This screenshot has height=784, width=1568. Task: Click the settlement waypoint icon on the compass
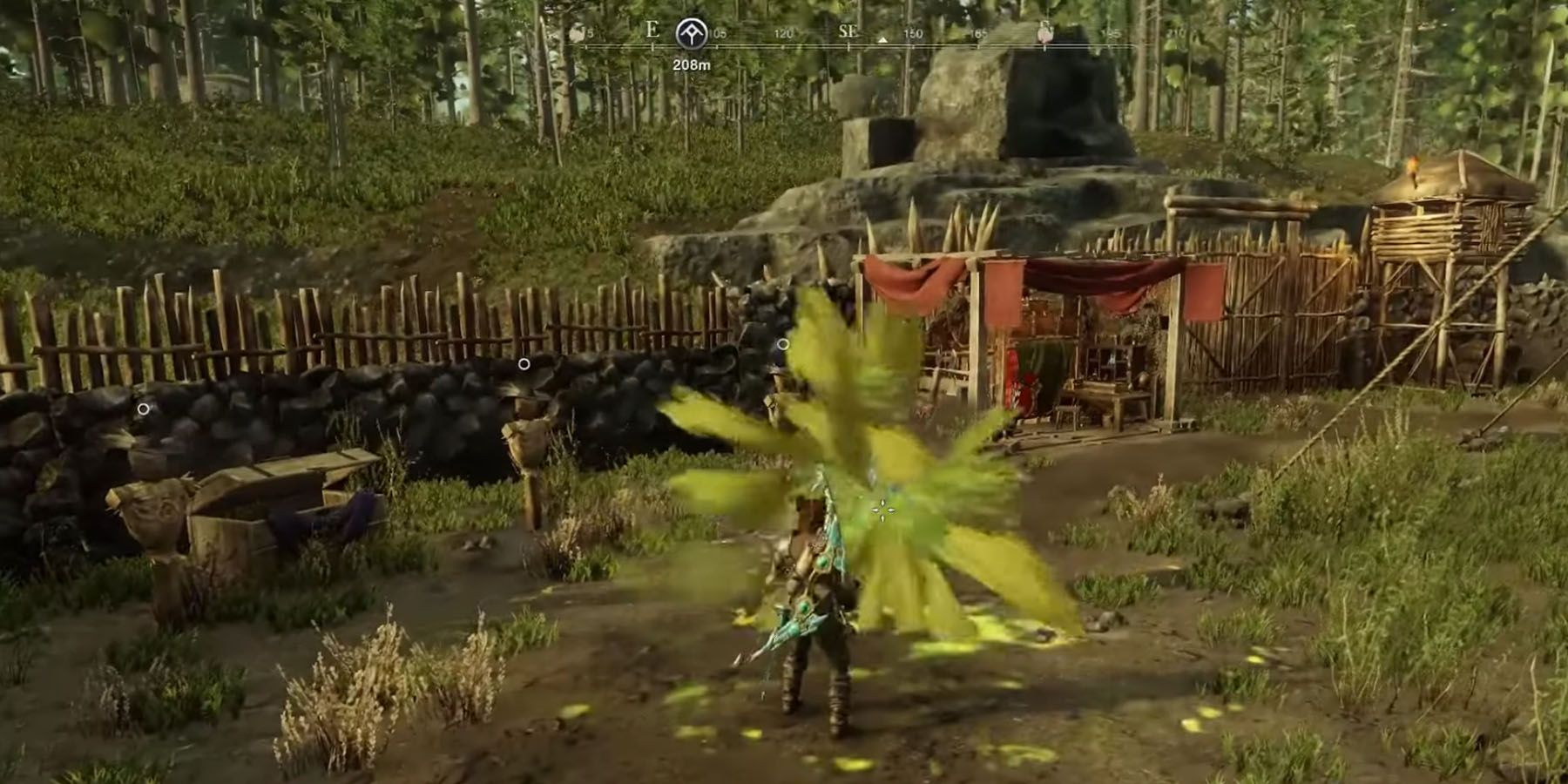point(690,33)
